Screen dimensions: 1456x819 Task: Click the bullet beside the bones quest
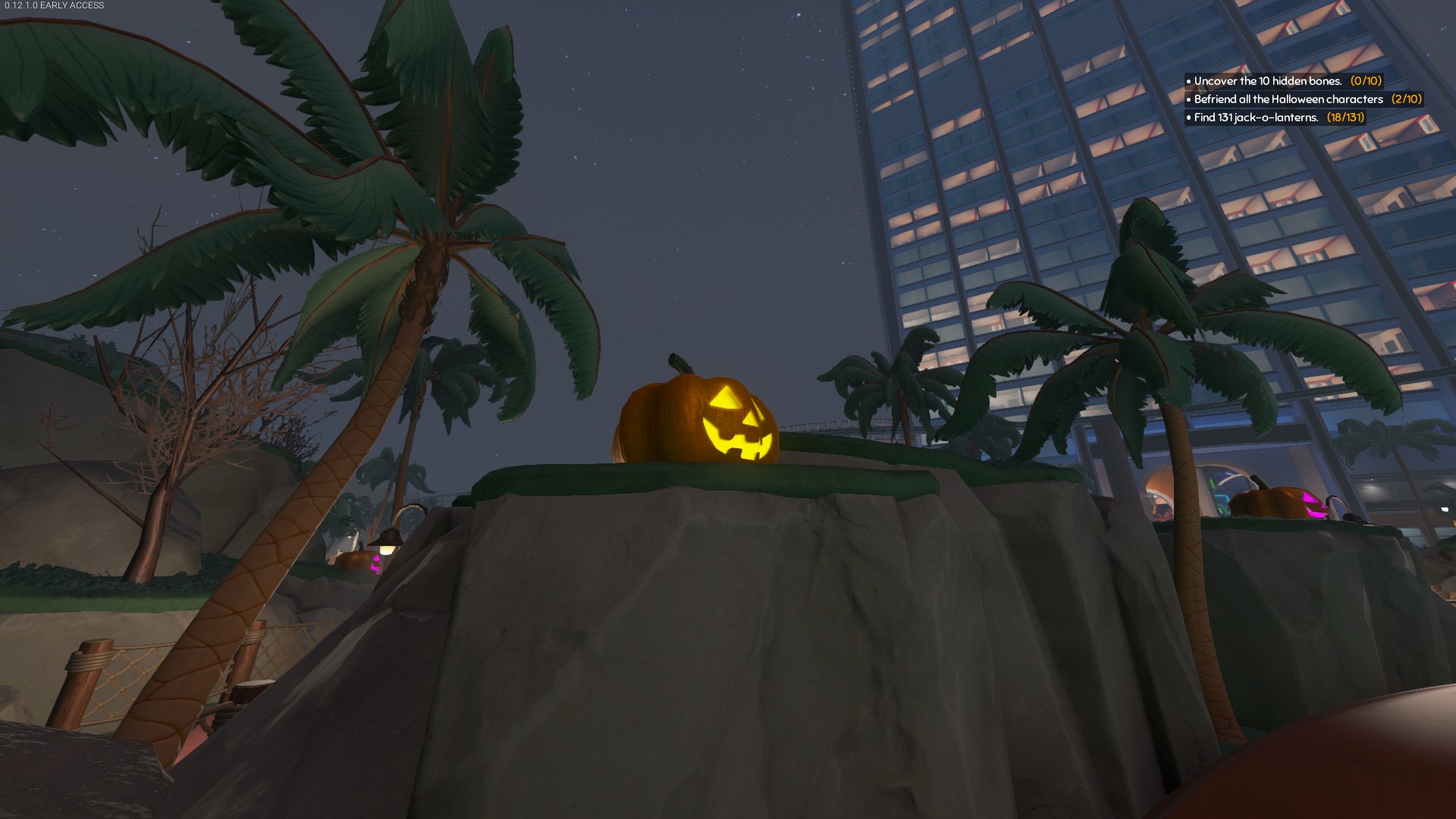pos(1188,80)
